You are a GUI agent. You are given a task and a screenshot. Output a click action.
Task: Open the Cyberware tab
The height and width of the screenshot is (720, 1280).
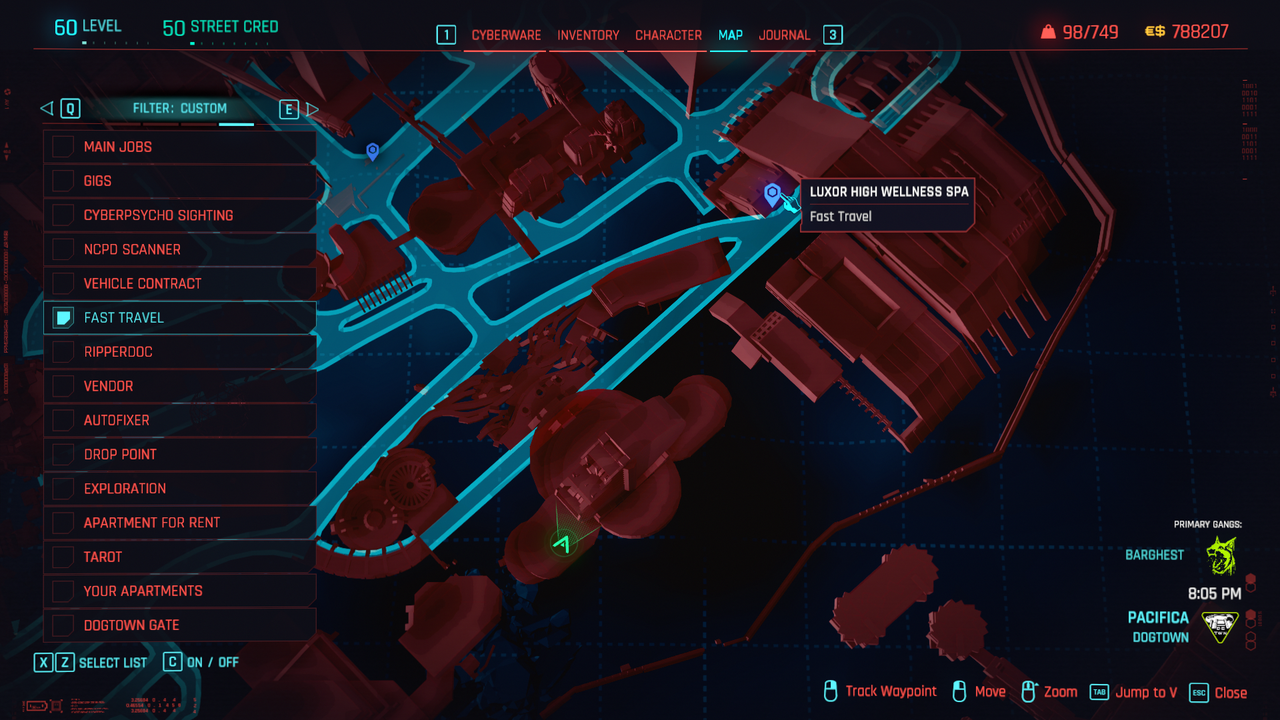506,35
